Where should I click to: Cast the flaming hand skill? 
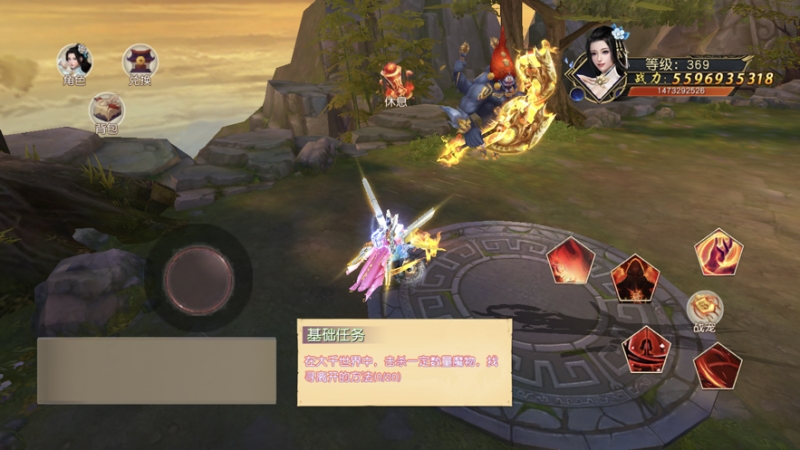(718, 252)
